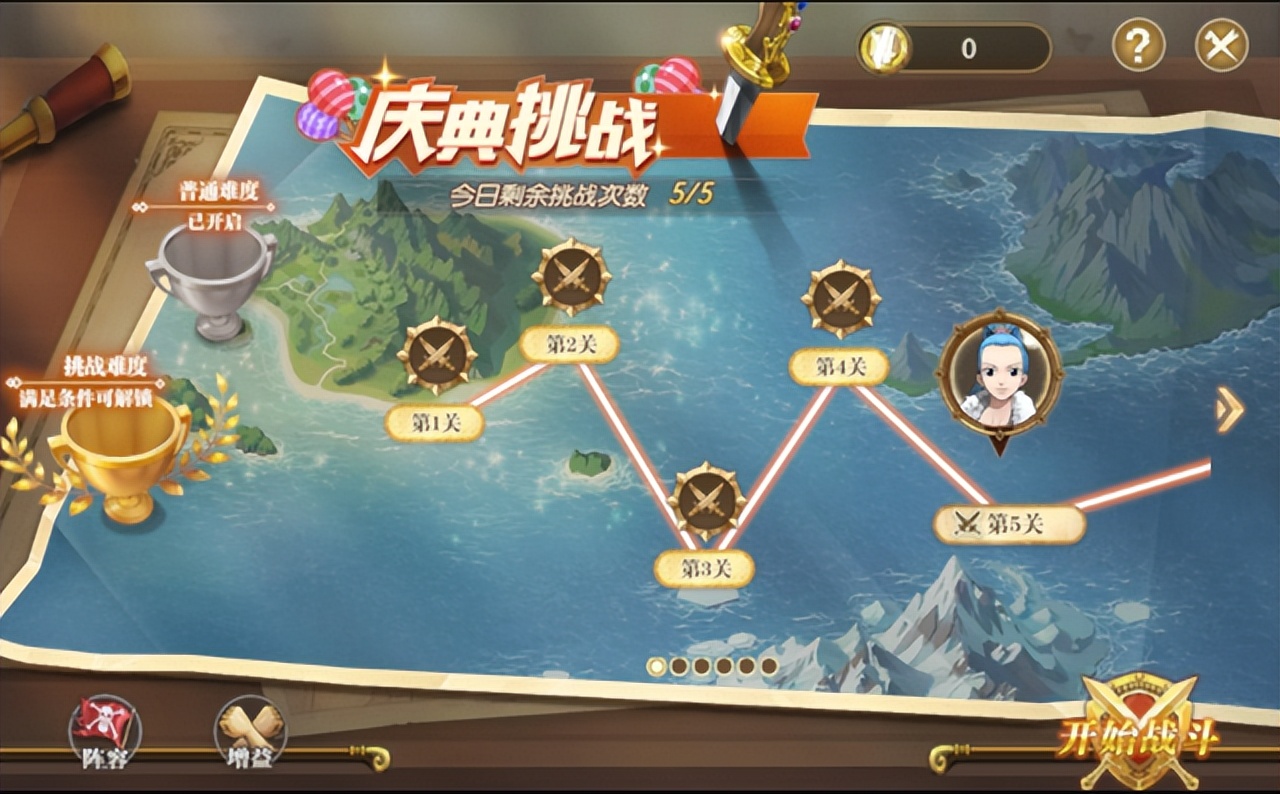
Task: Tap the small swords icon on 第5关 banner
Action: pyautogui.click(x=968, y=521)
